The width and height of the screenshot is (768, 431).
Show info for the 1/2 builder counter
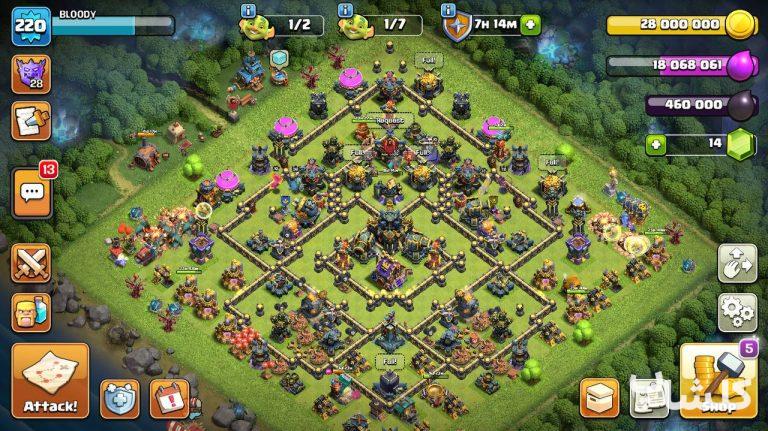248,10
